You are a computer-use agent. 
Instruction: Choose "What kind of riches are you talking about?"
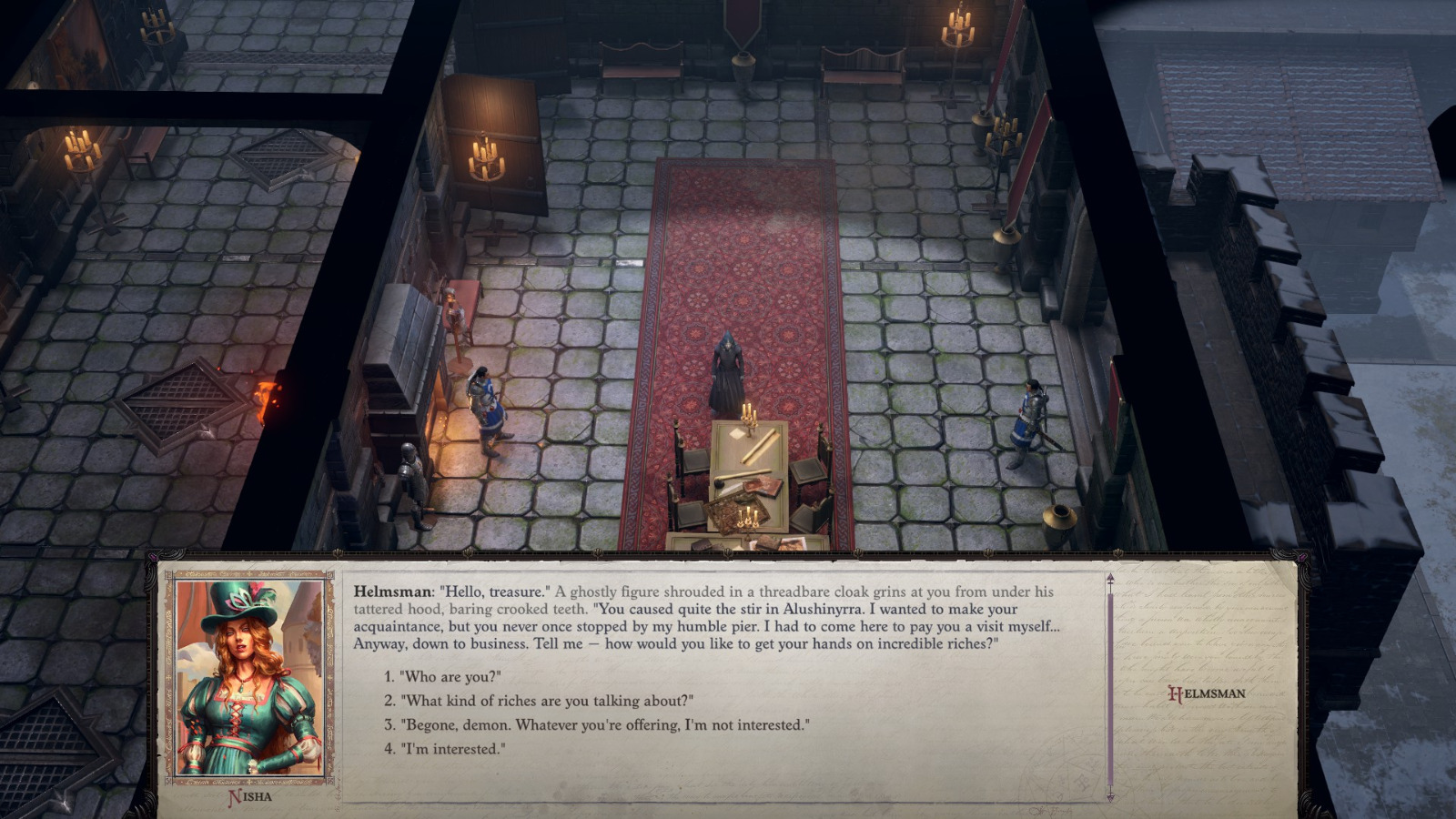(x=546, y=701)
